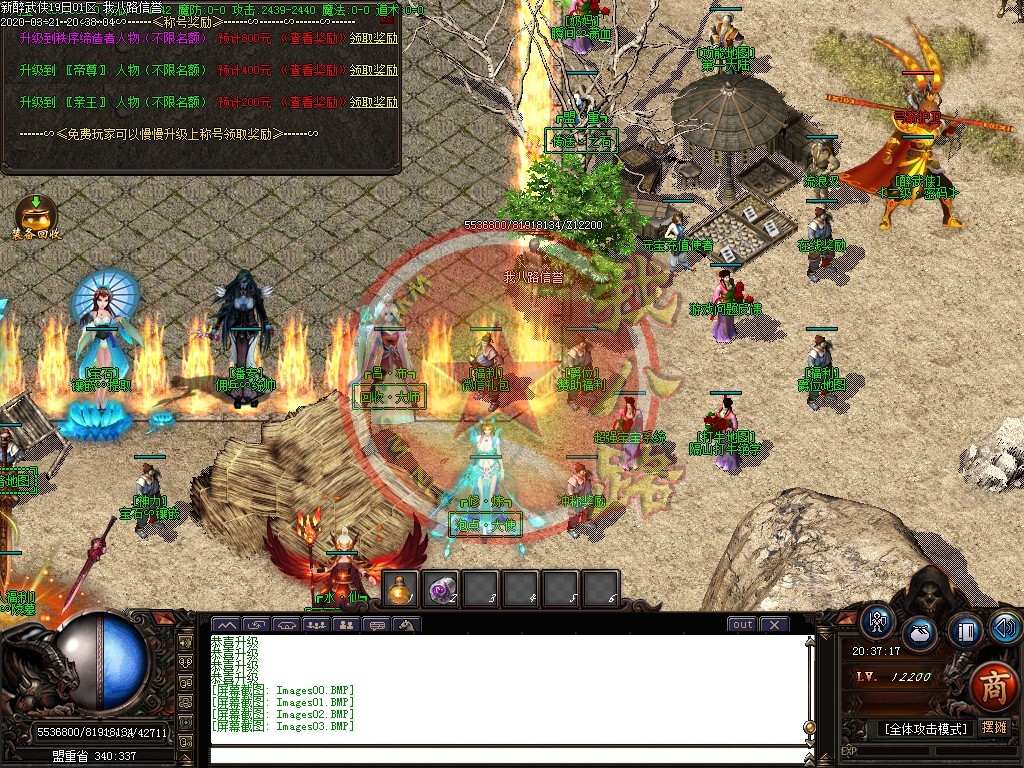Use the purple scroll in hotbar slot 2
This screenshot has width=1024, height=768.
point(440,589)
